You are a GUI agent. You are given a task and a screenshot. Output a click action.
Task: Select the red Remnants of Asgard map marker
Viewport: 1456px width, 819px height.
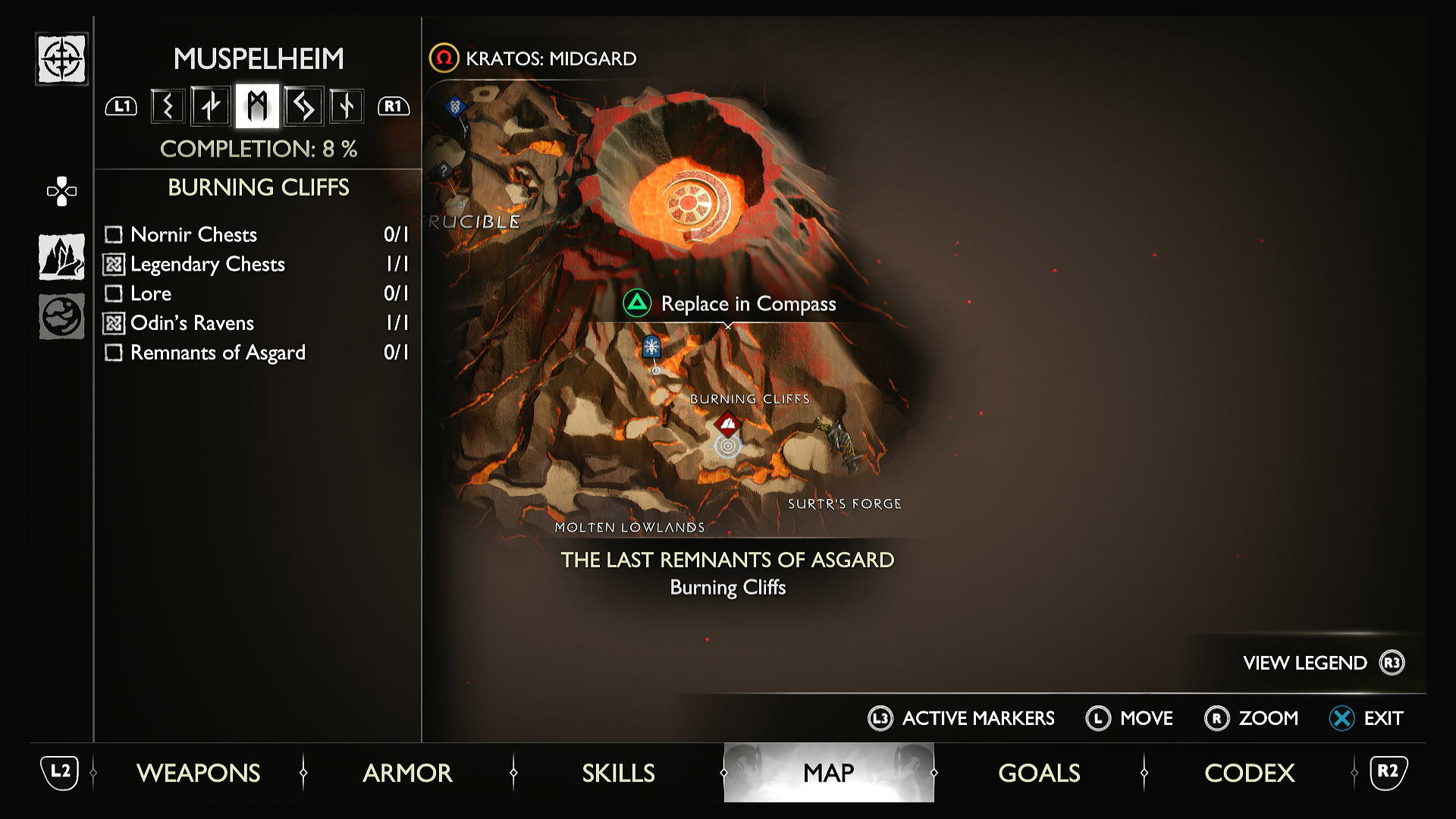pos(728,423)
